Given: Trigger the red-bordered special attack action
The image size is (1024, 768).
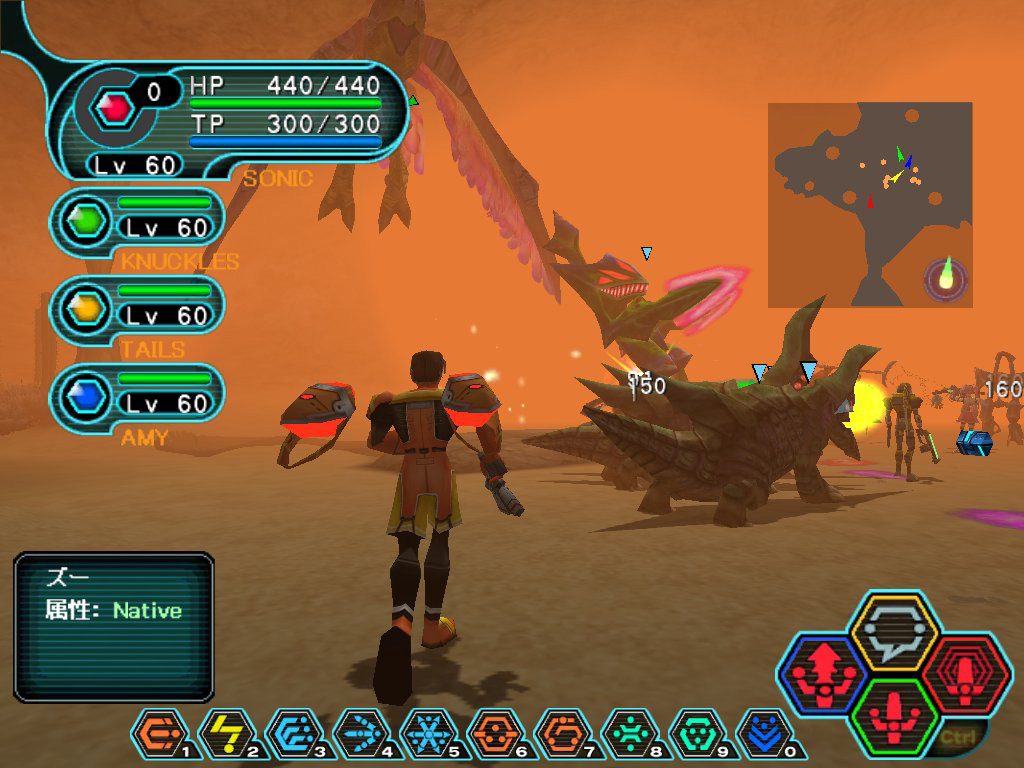Looking at the screenshot, I should (x=961, y=674).
